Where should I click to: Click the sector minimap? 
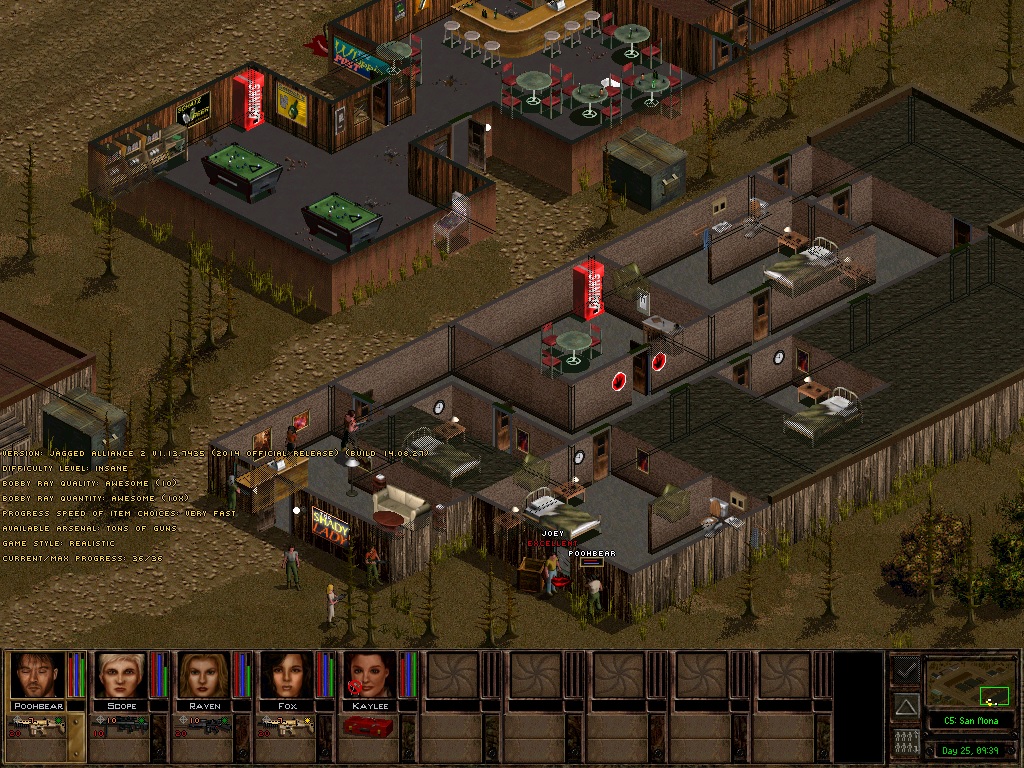970,682
